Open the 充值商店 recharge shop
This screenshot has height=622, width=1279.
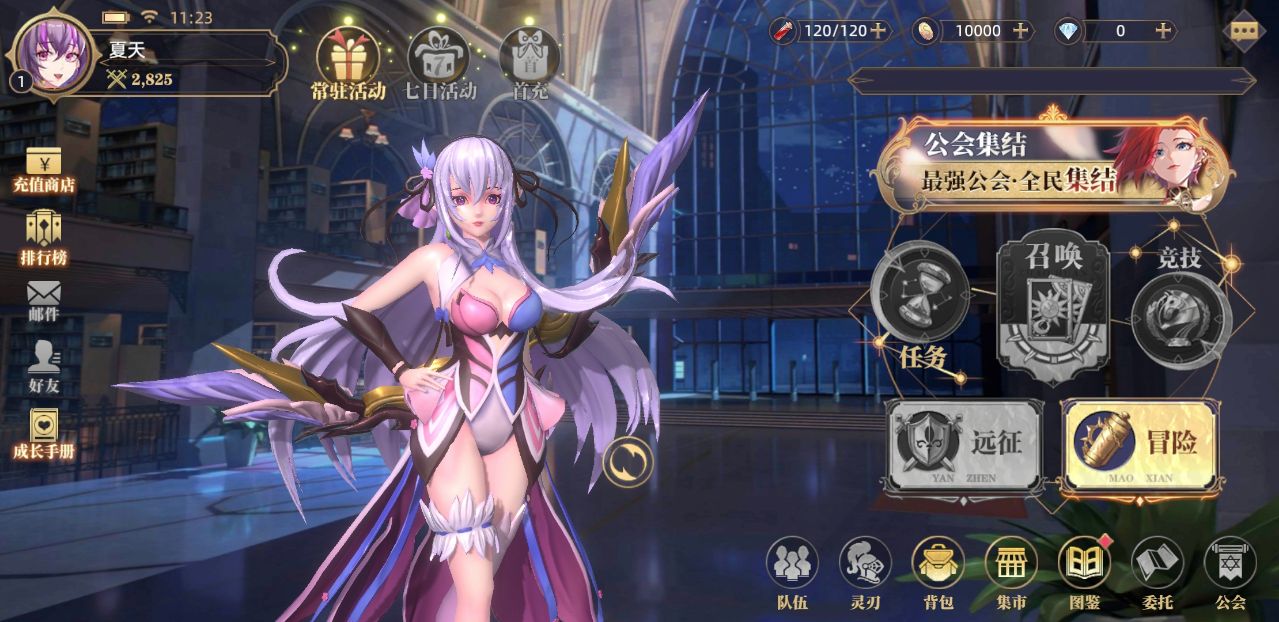click(x=43, y=170)
